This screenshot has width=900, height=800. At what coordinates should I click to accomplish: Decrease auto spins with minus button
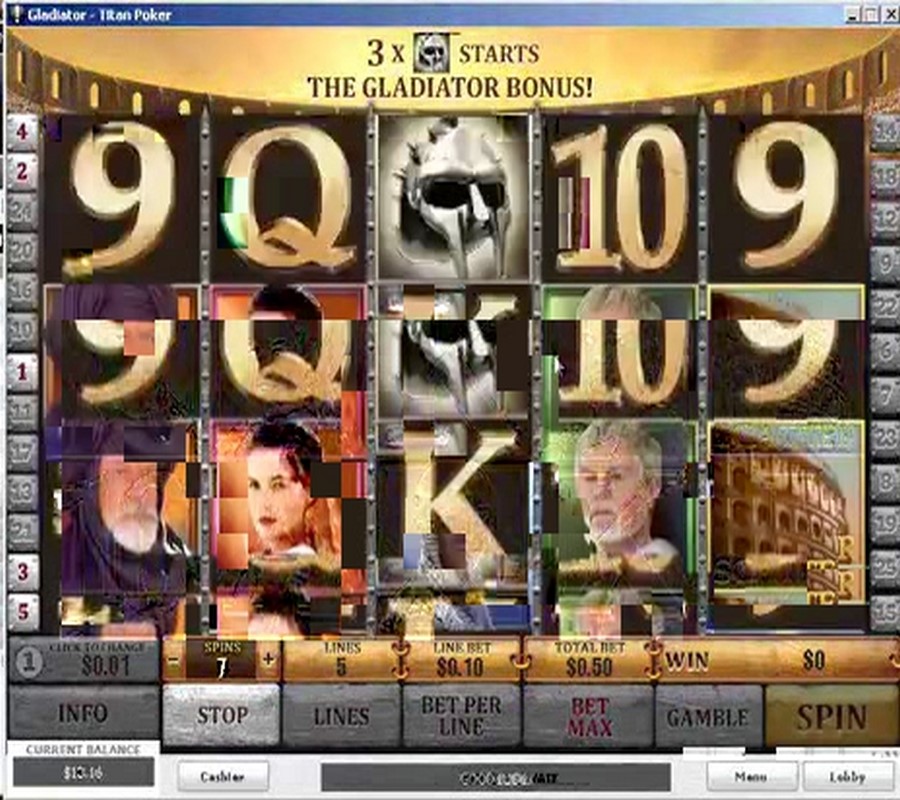[174, 660]
